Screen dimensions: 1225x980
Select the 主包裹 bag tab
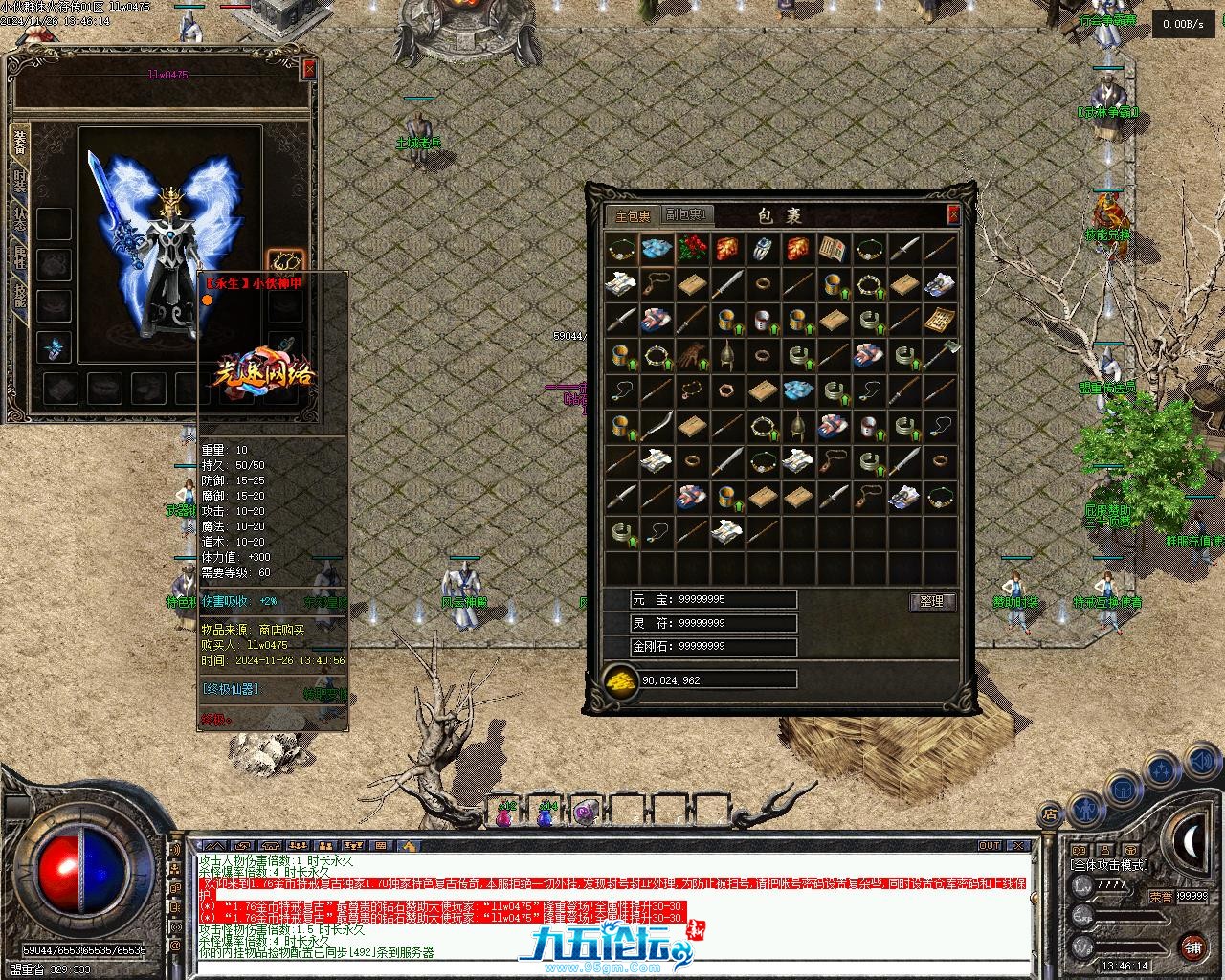(633, 215)
